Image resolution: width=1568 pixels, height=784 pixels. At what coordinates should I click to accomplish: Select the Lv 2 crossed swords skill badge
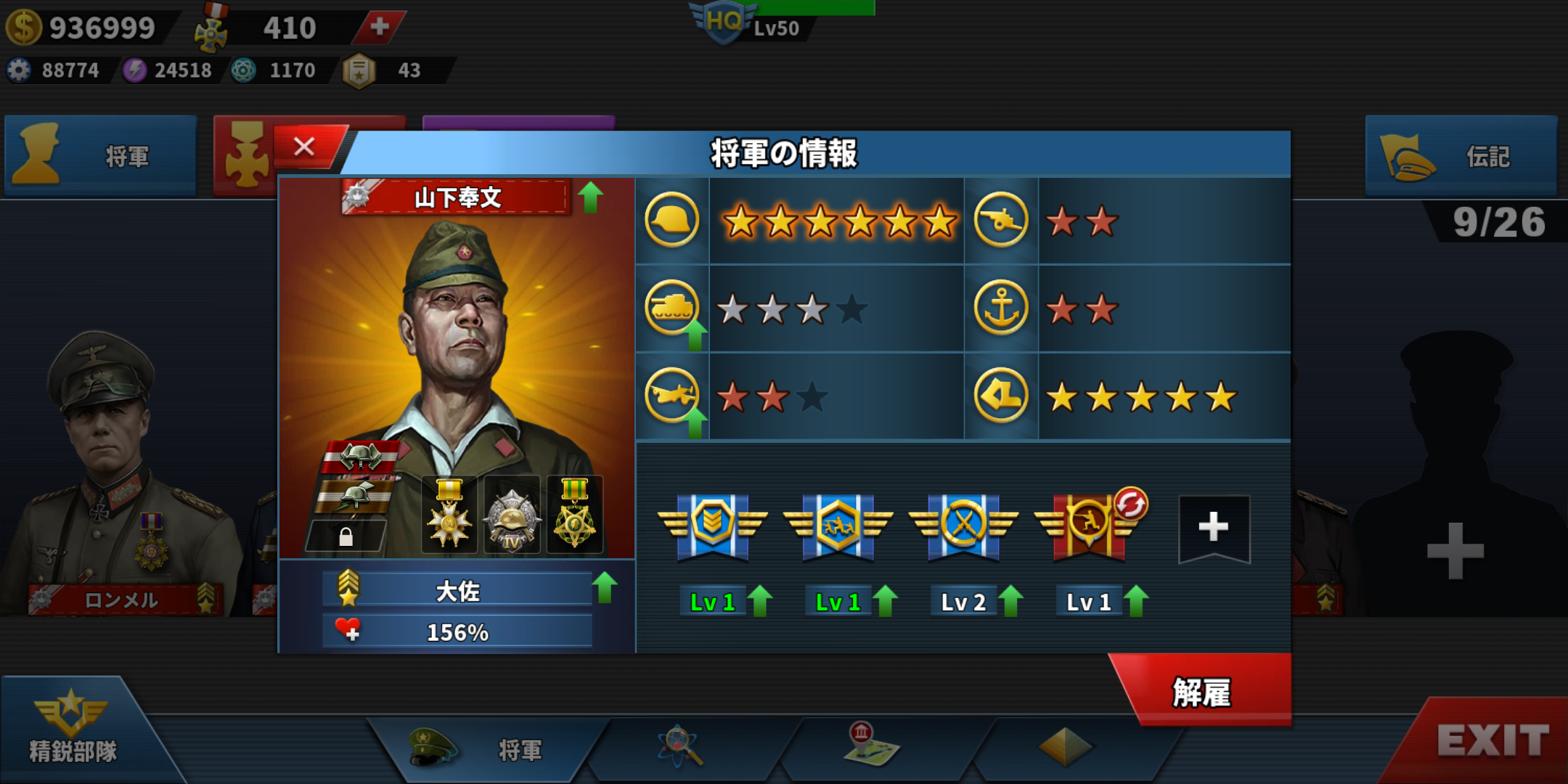point(963,528)
